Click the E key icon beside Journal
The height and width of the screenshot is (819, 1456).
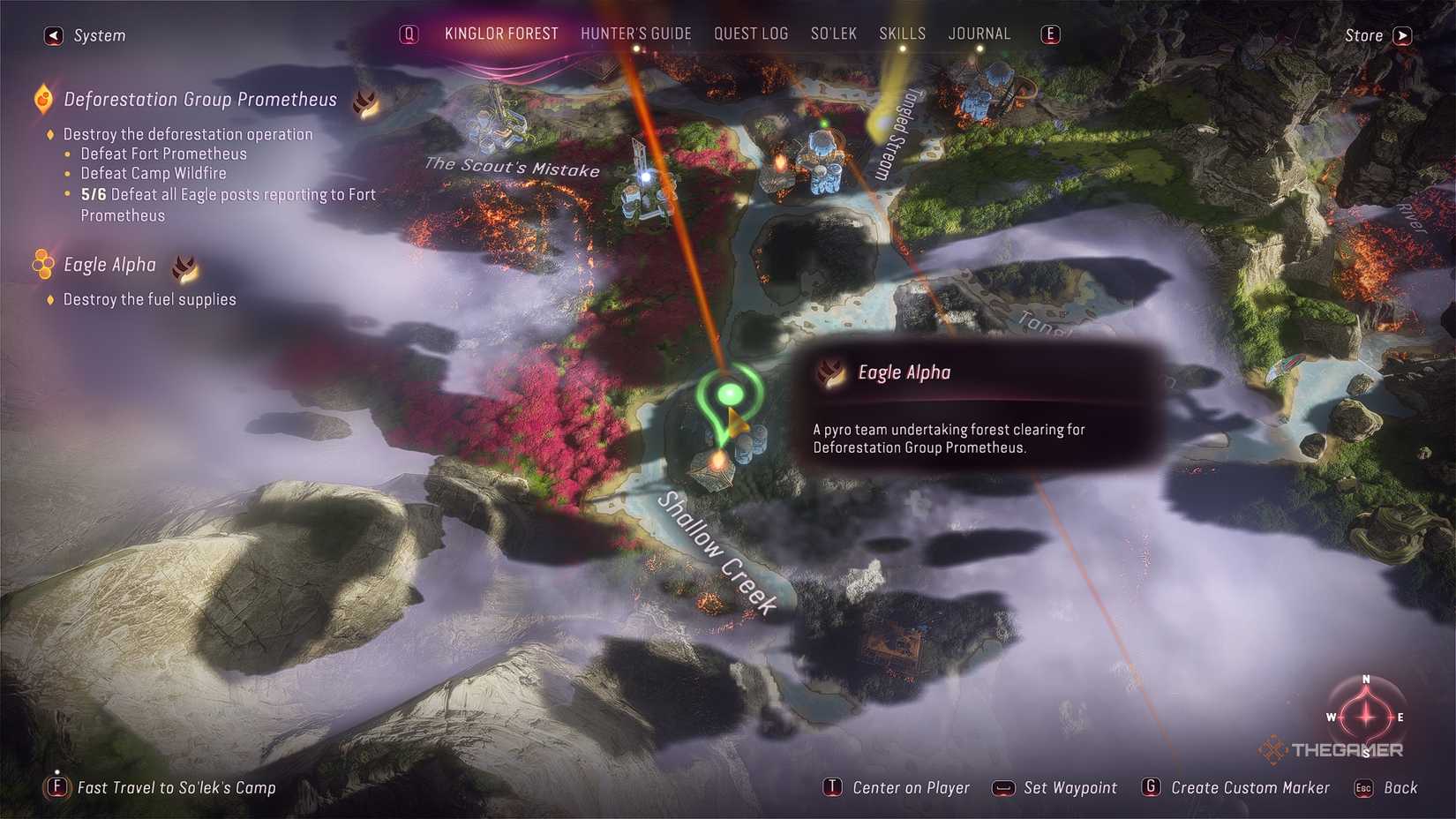tap(1049, 34)
